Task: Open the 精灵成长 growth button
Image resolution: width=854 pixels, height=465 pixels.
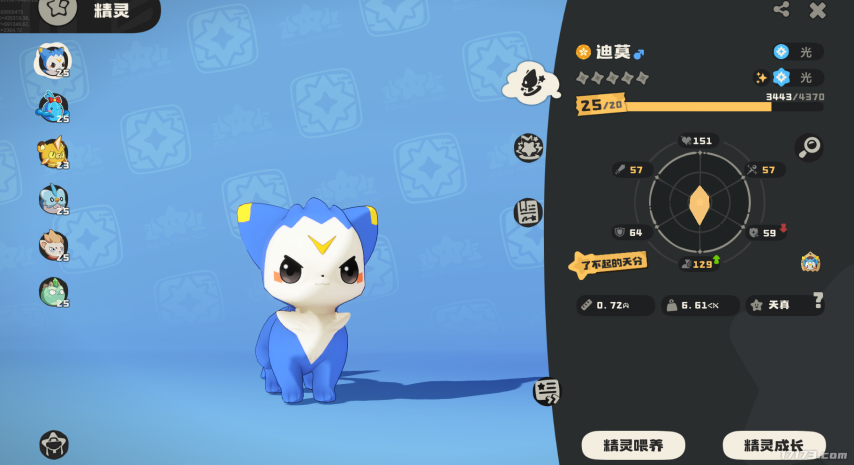Action: pos(775,445)
